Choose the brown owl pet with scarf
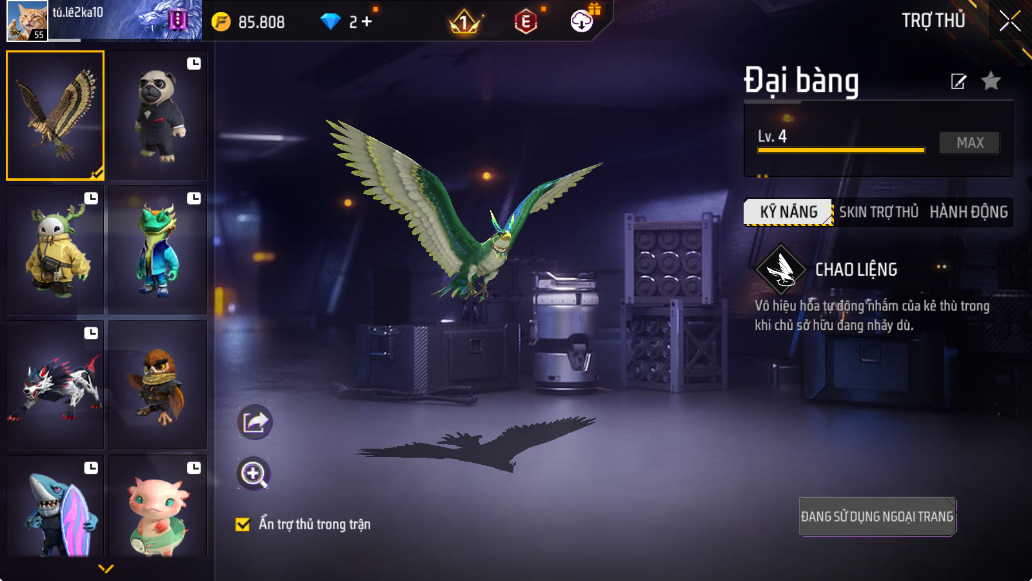Screen dimensions: 1032x581 tap(157, 385)
